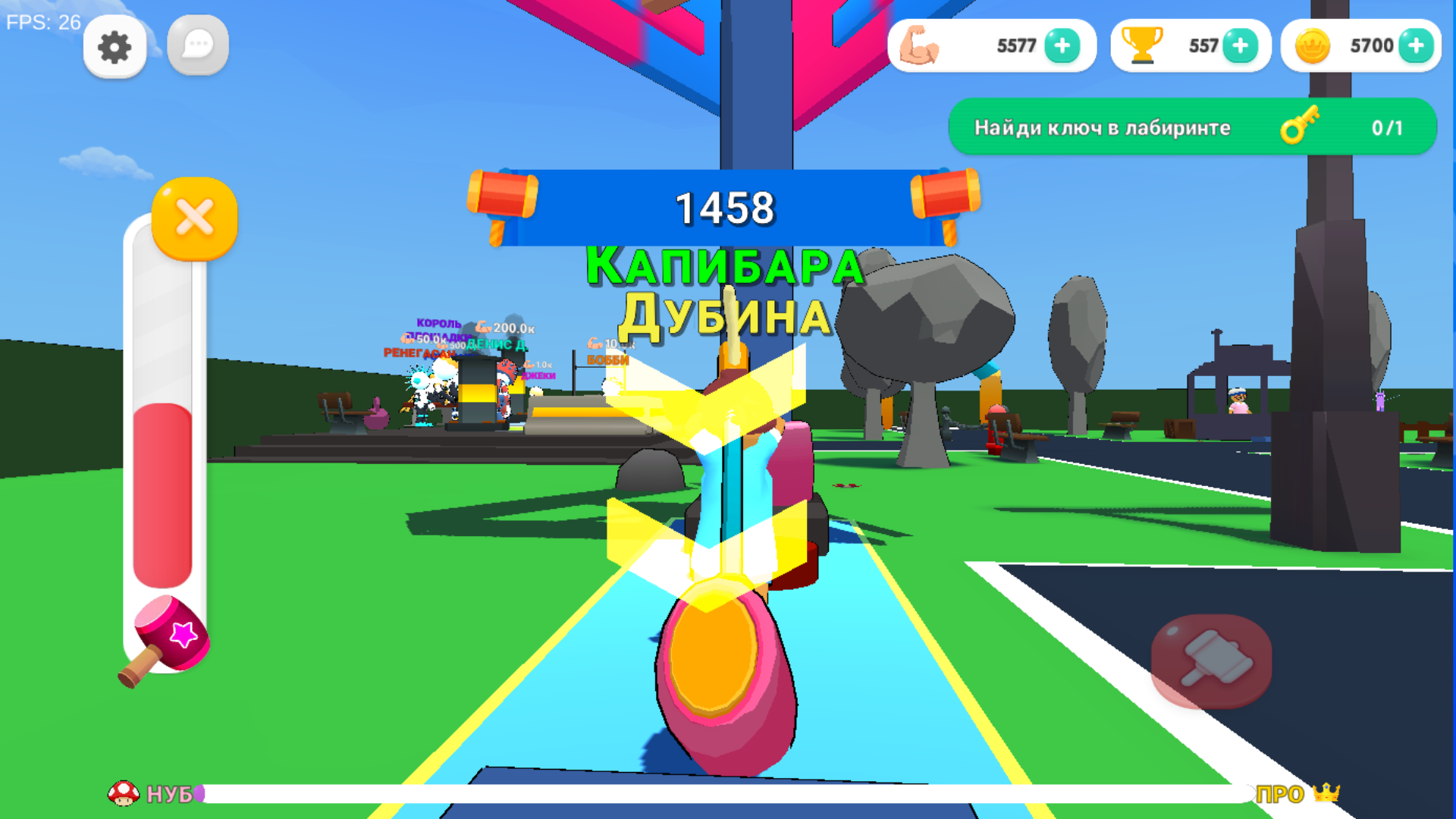Open the settings gear menu
1456x819 pixels.
[x=115, y=47]
